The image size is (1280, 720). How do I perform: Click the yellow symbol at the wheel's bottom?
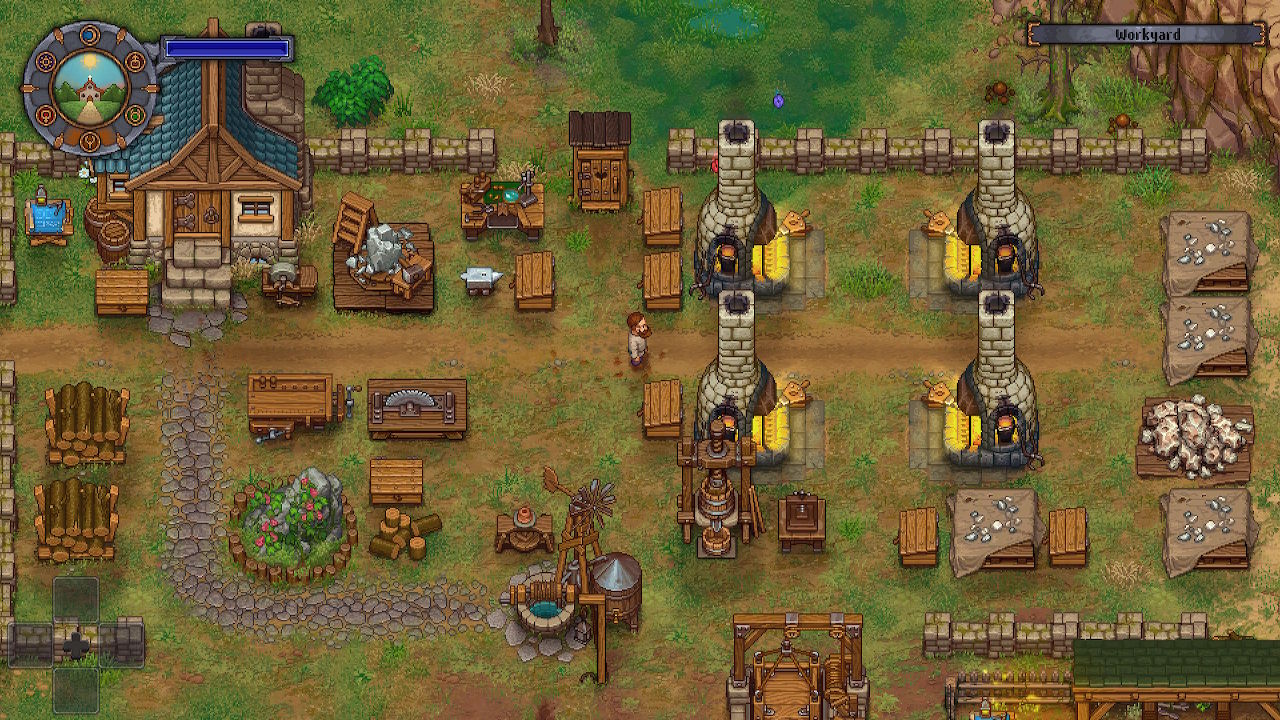[90, 140]
